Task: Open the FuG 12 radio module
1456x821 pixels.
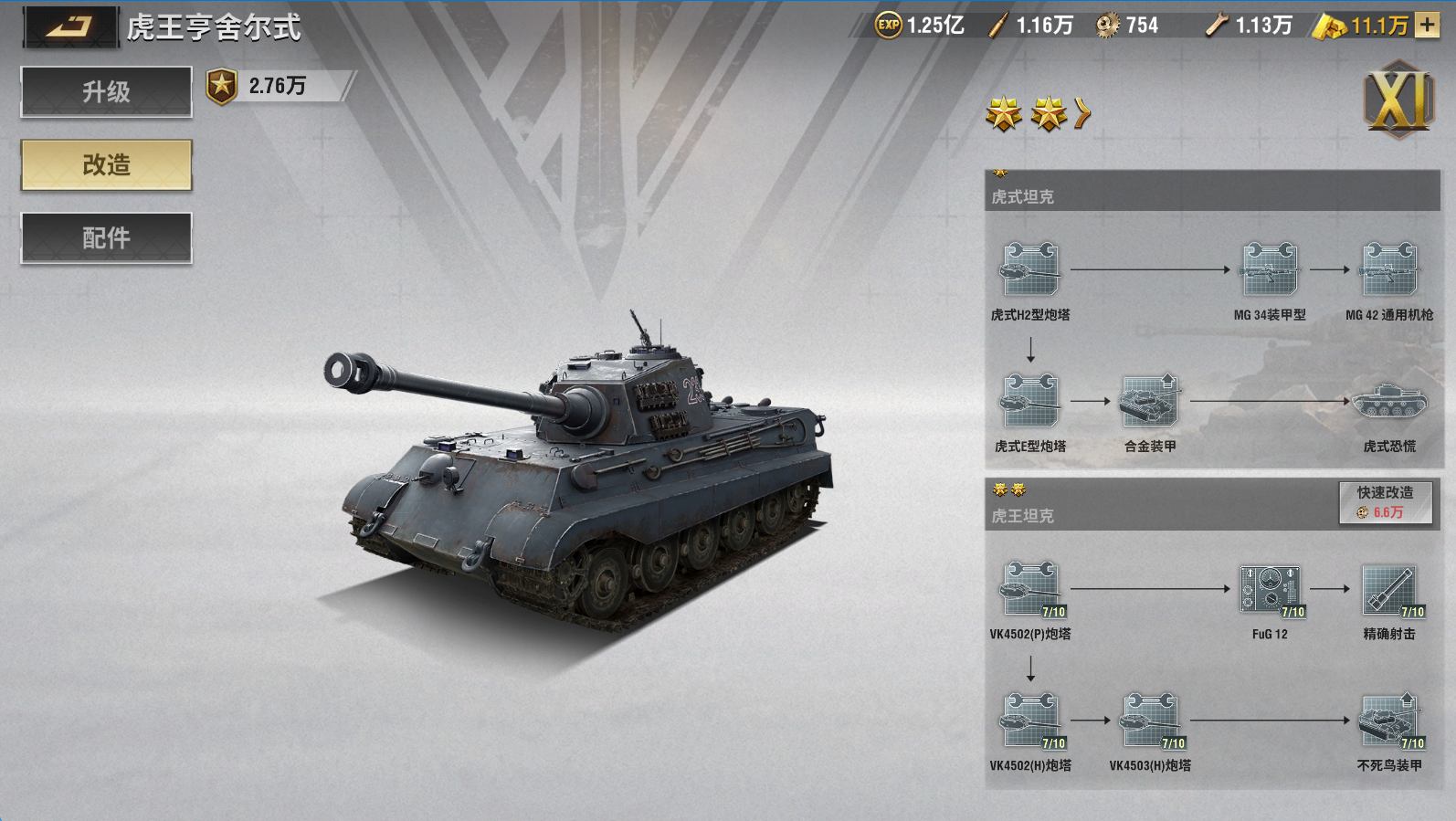Action: tap(1270, 589)
